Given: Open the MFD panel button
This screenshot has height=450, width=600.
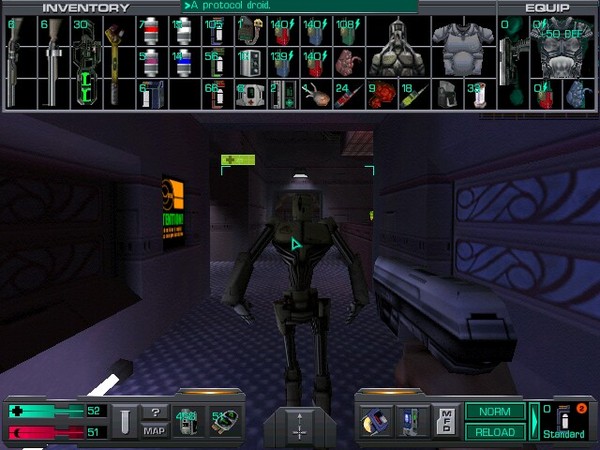Looking at the screenshot, I should pos(446,421).
